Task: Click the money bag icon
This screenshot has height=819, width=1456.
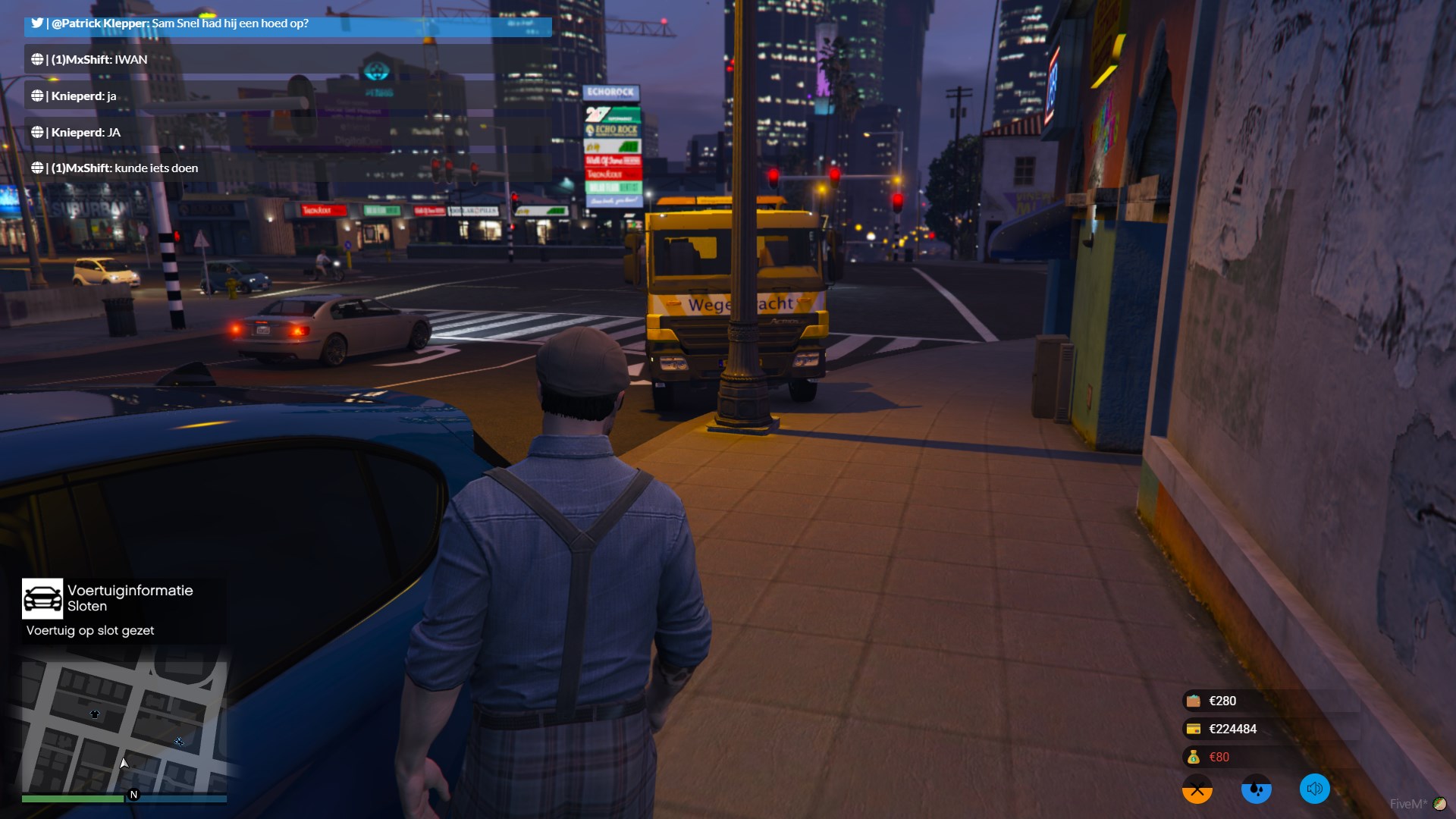Action: pos(1194,757)
